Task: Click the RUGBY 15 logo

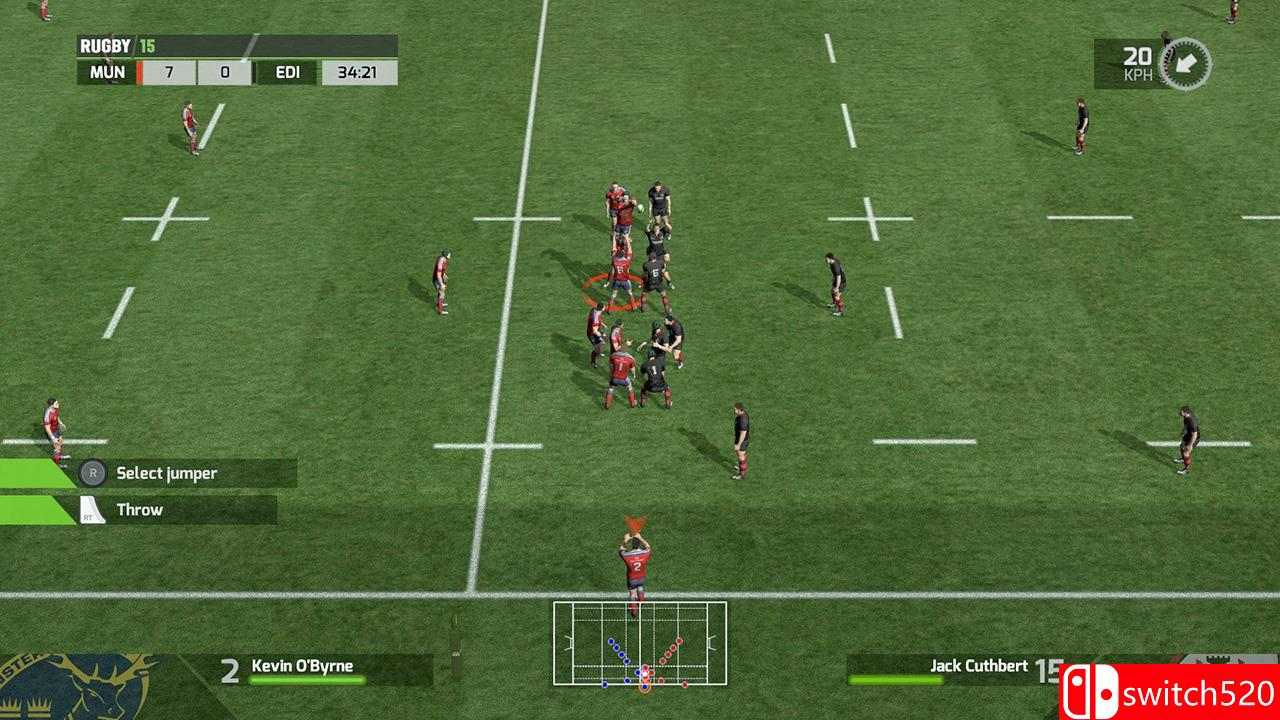Action: tap(115, 44)
